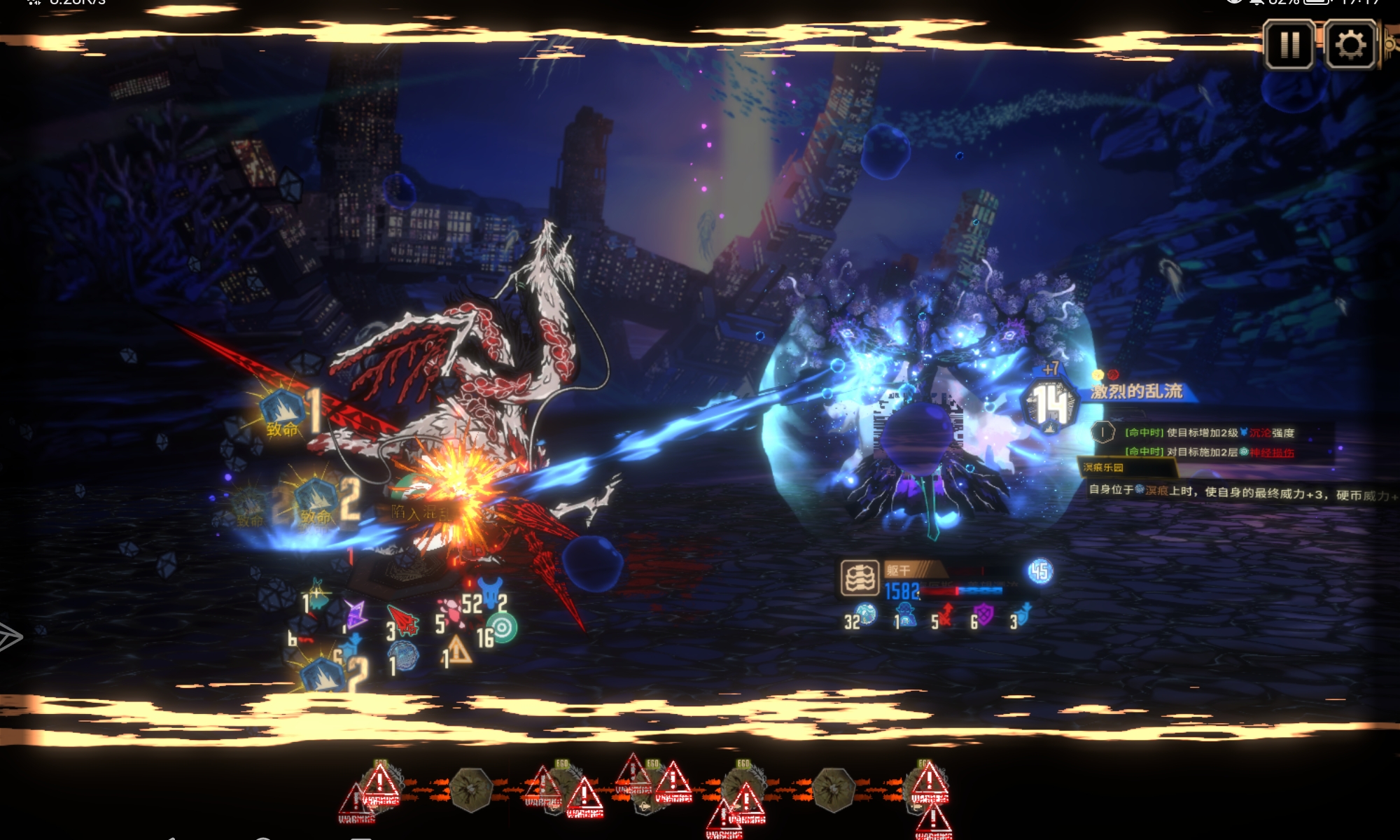Inspect the red crossed-sword attack status icon
1400x840 pixels.
pyautogui.click(x=946, y=615)
